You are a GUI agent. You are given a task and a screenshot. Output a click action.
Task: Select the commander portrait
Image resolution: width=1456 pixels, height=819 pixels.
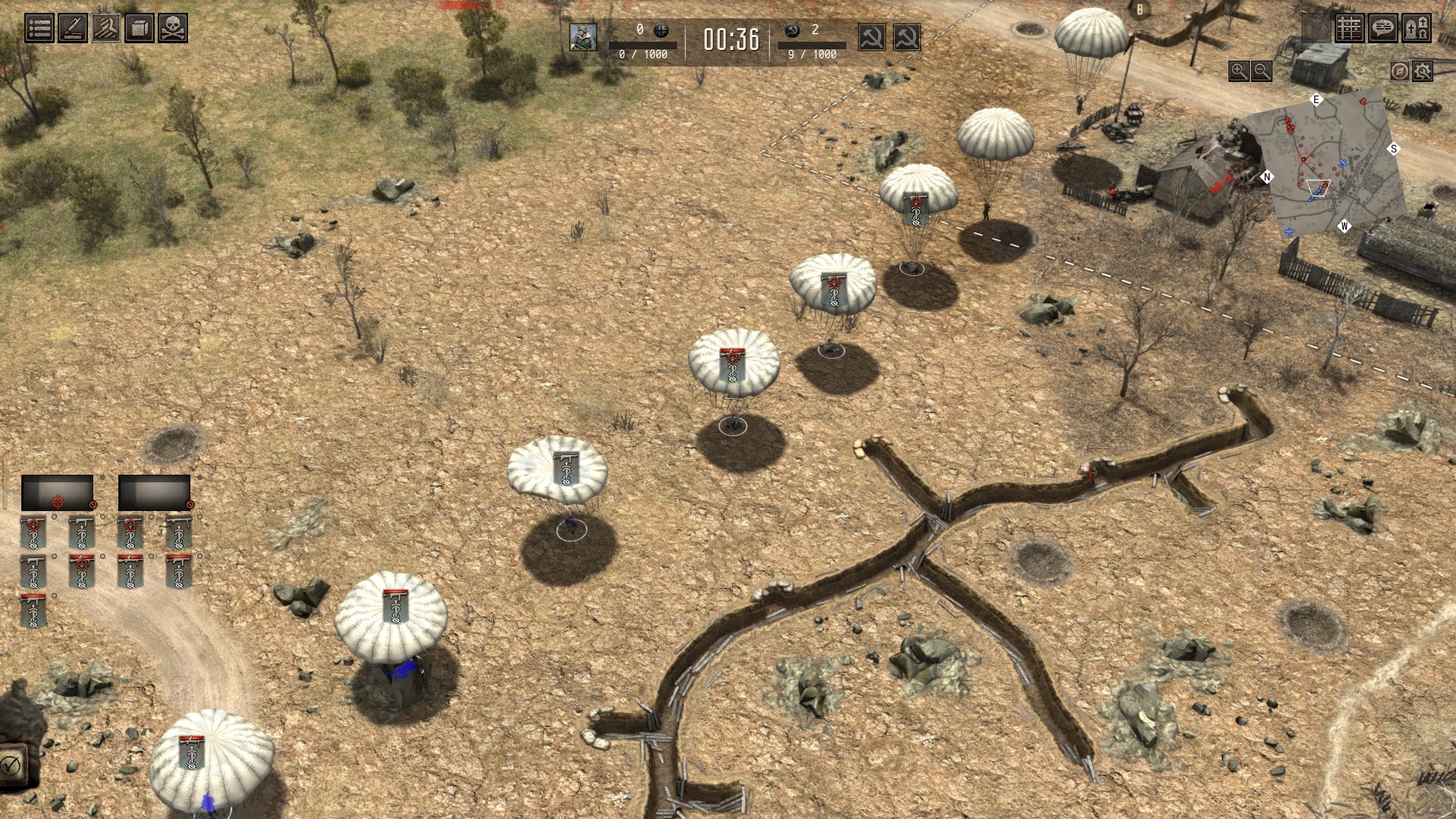(583, 37)
